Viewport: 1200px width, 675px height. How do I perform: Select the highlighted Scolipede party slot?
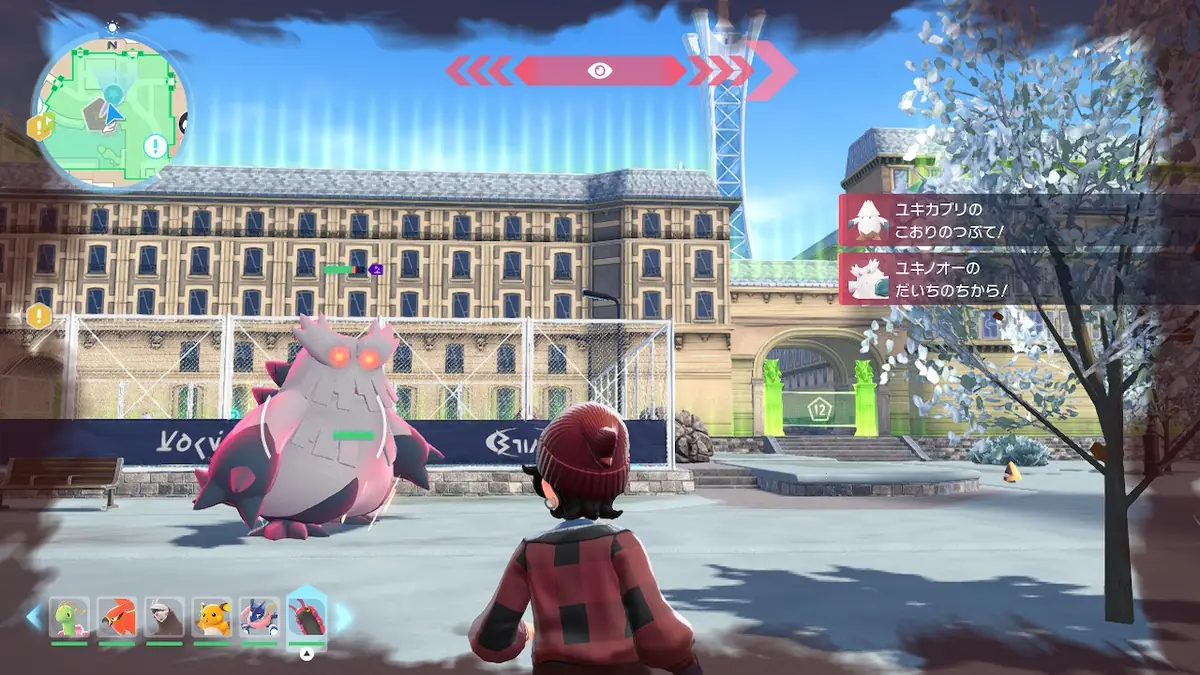pyautogui.click(x=307, y=616)
